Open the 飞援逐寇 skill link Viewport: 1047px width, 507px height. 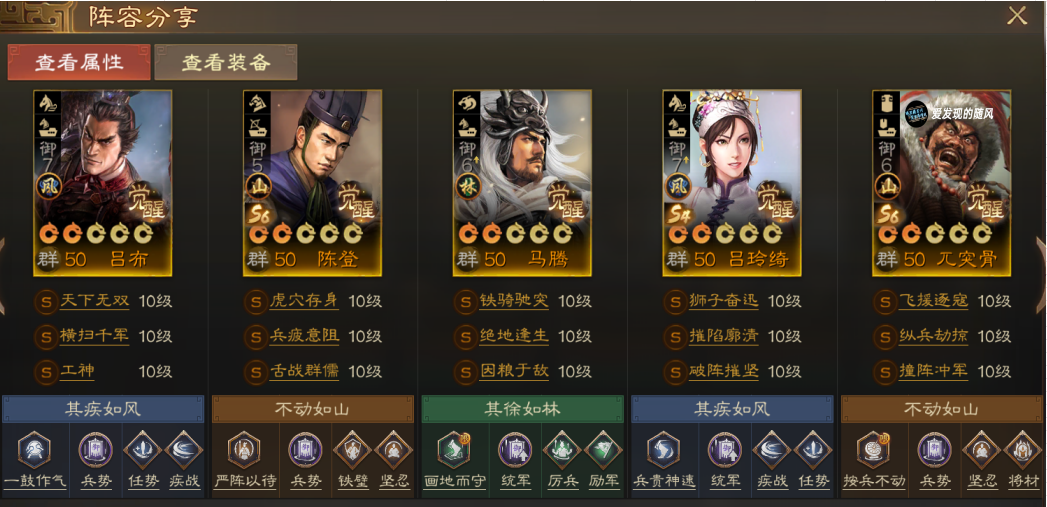click(934, 301)
